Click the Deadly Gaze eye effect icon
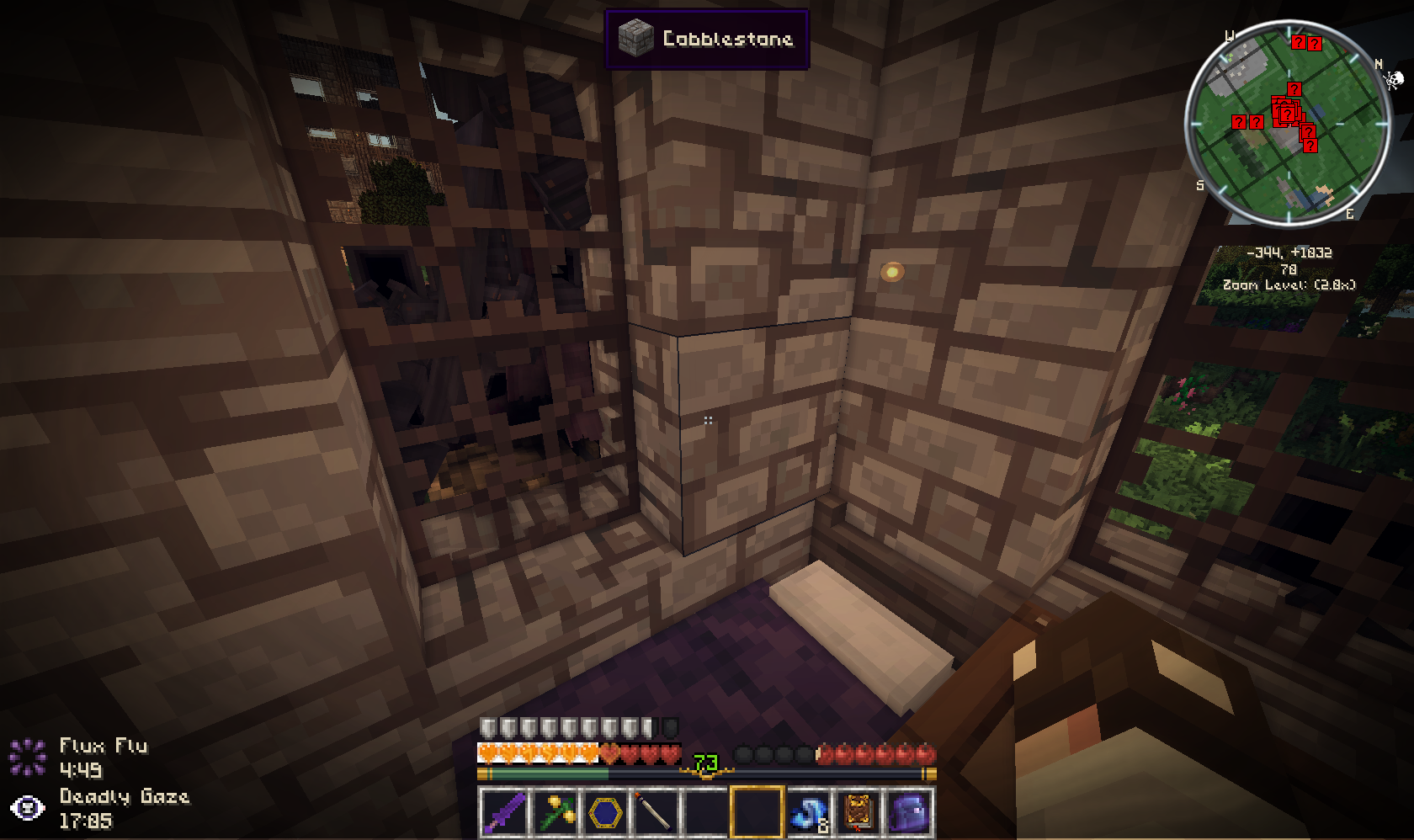Image resolution: width=1414 pixels, height=840 pixels. (28, 808)
